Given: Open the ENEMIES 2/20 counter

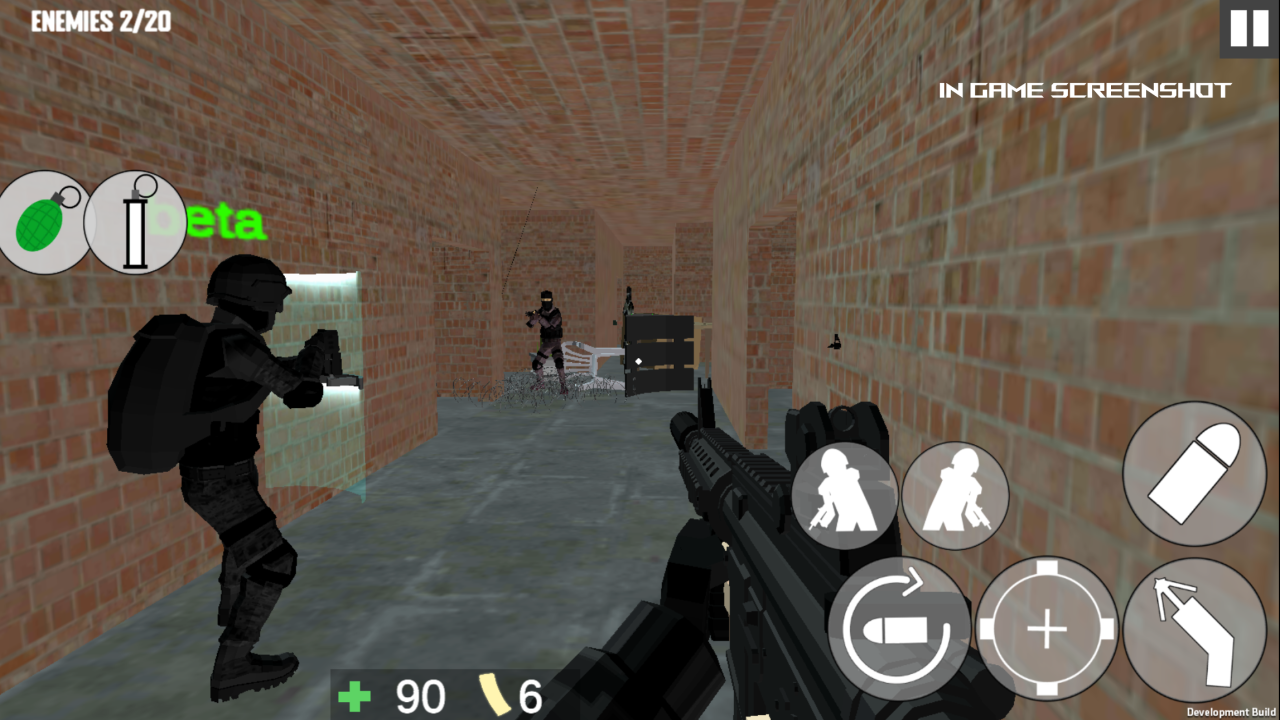Looking at the screenshot, I should pyautogui.click(x=100, y=21).
